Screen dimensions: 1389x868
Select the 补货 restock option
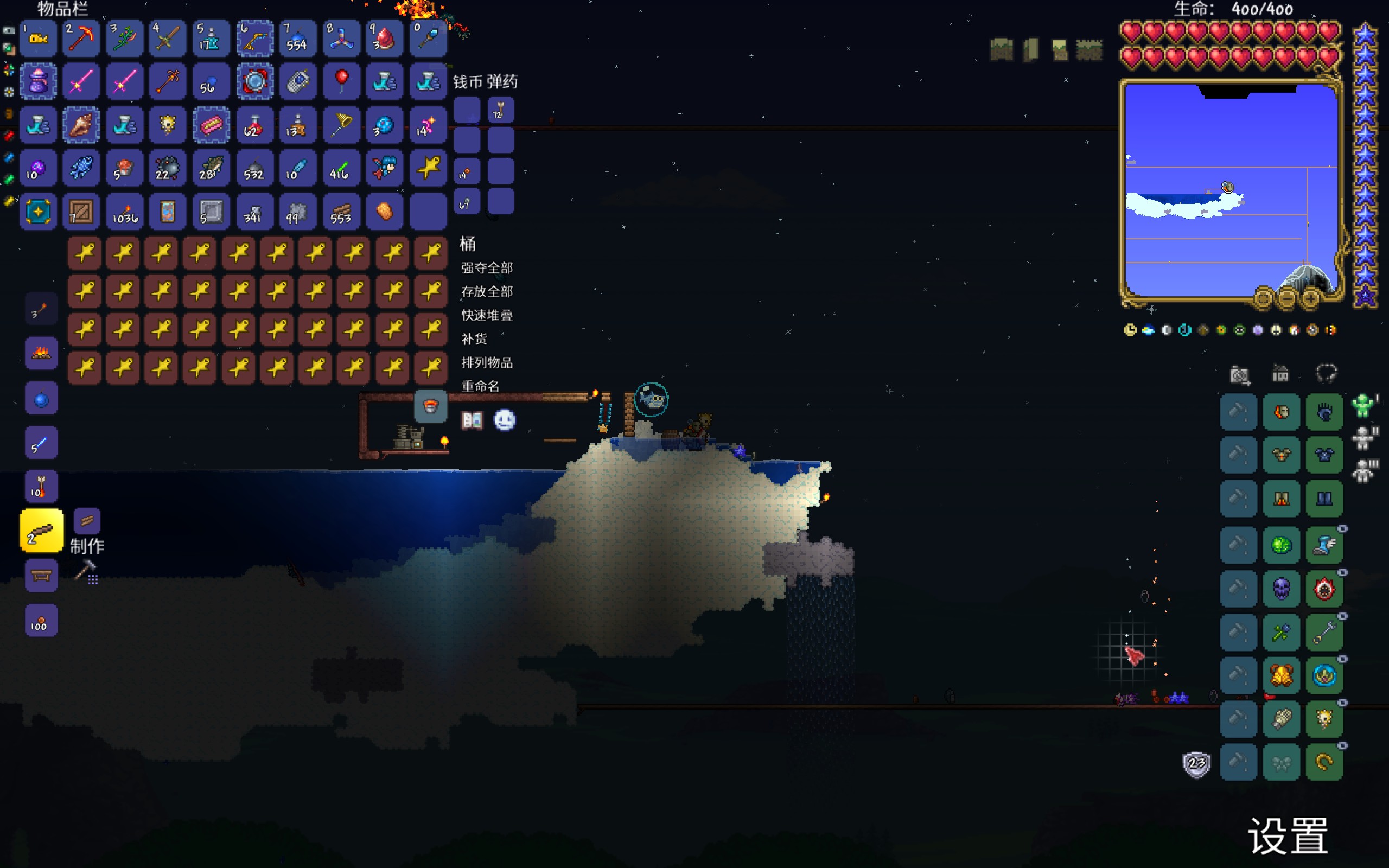point(474,339)
